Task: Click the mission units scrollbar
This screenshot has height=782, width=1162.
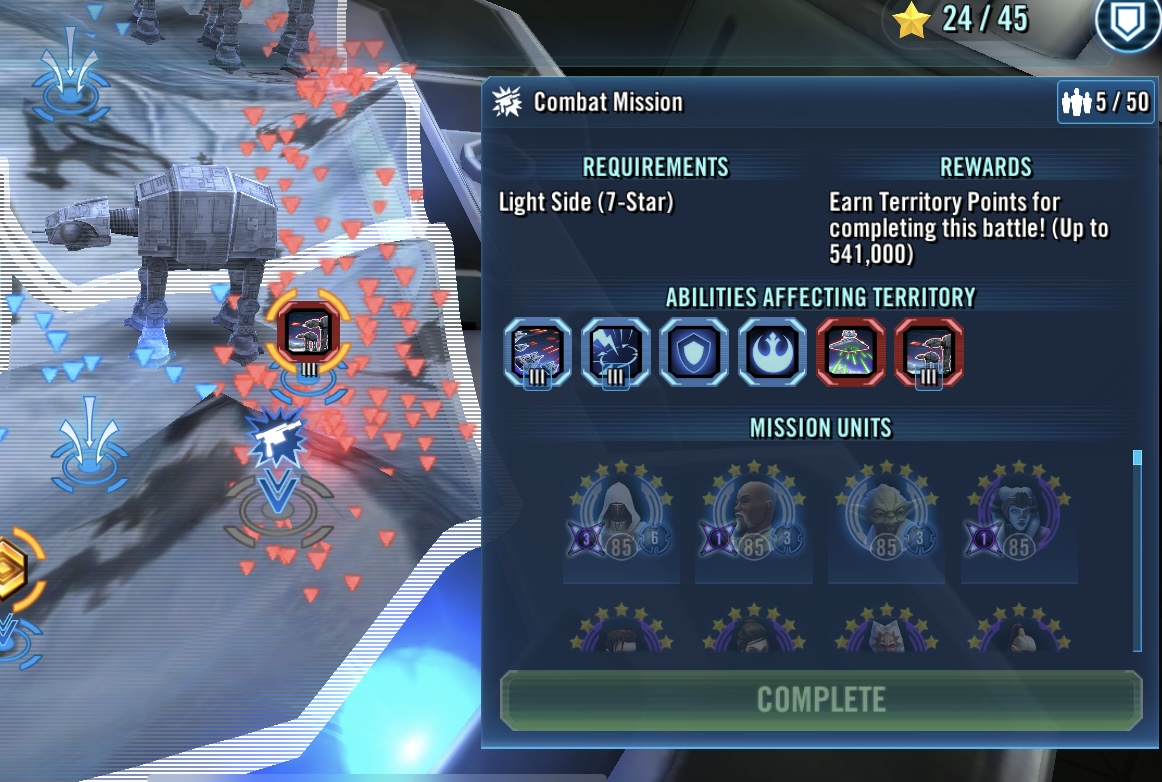Action: click(1136, 550)
